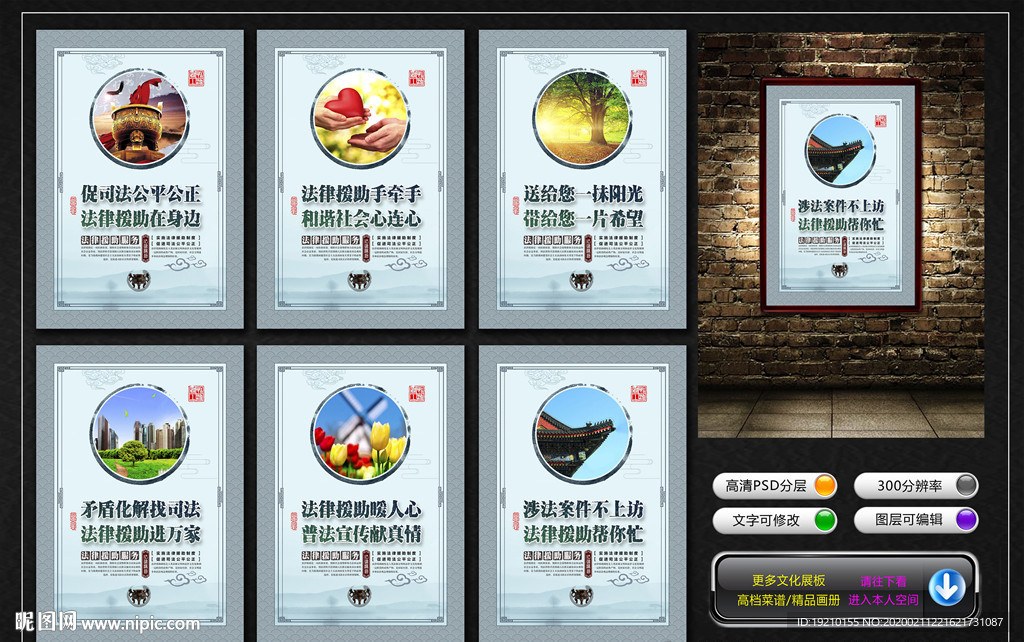Click the 高清PSD分层 pill button
Viewport: 1024px width, 642px height.
(x=776, y=486)
